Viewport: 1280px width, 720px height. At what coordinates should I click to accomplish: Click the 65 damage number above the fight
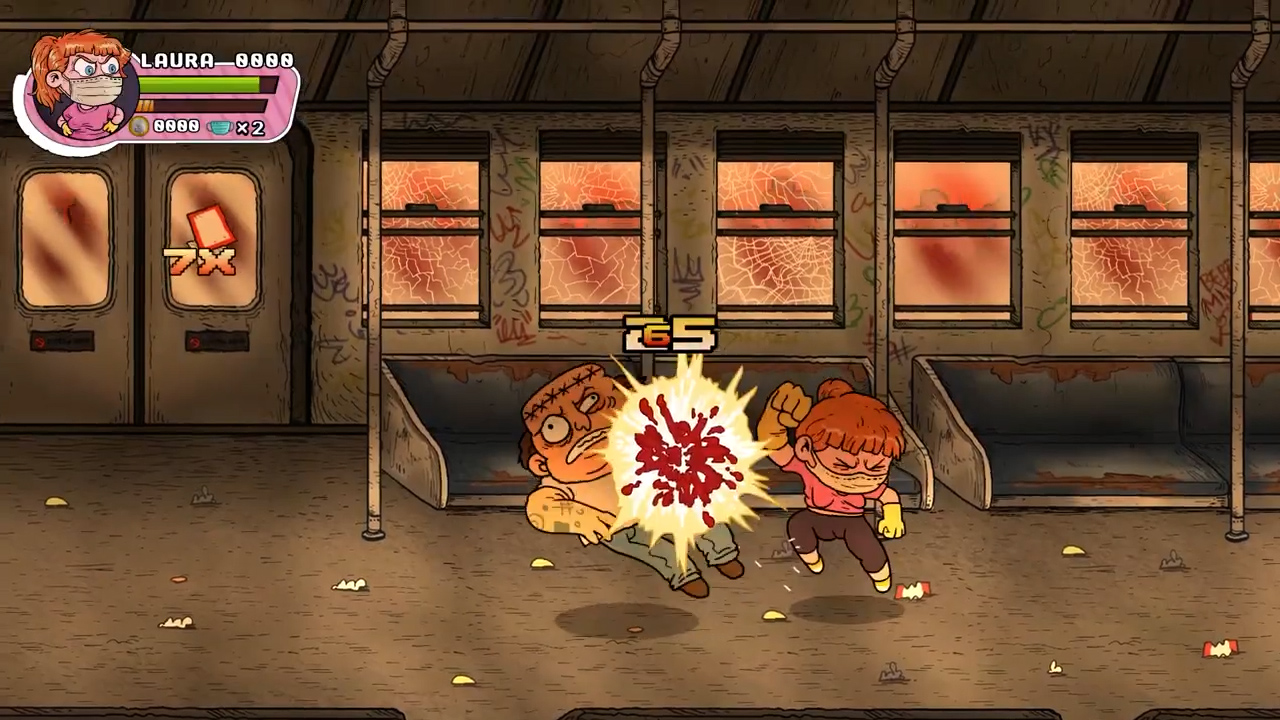point(668,335)
